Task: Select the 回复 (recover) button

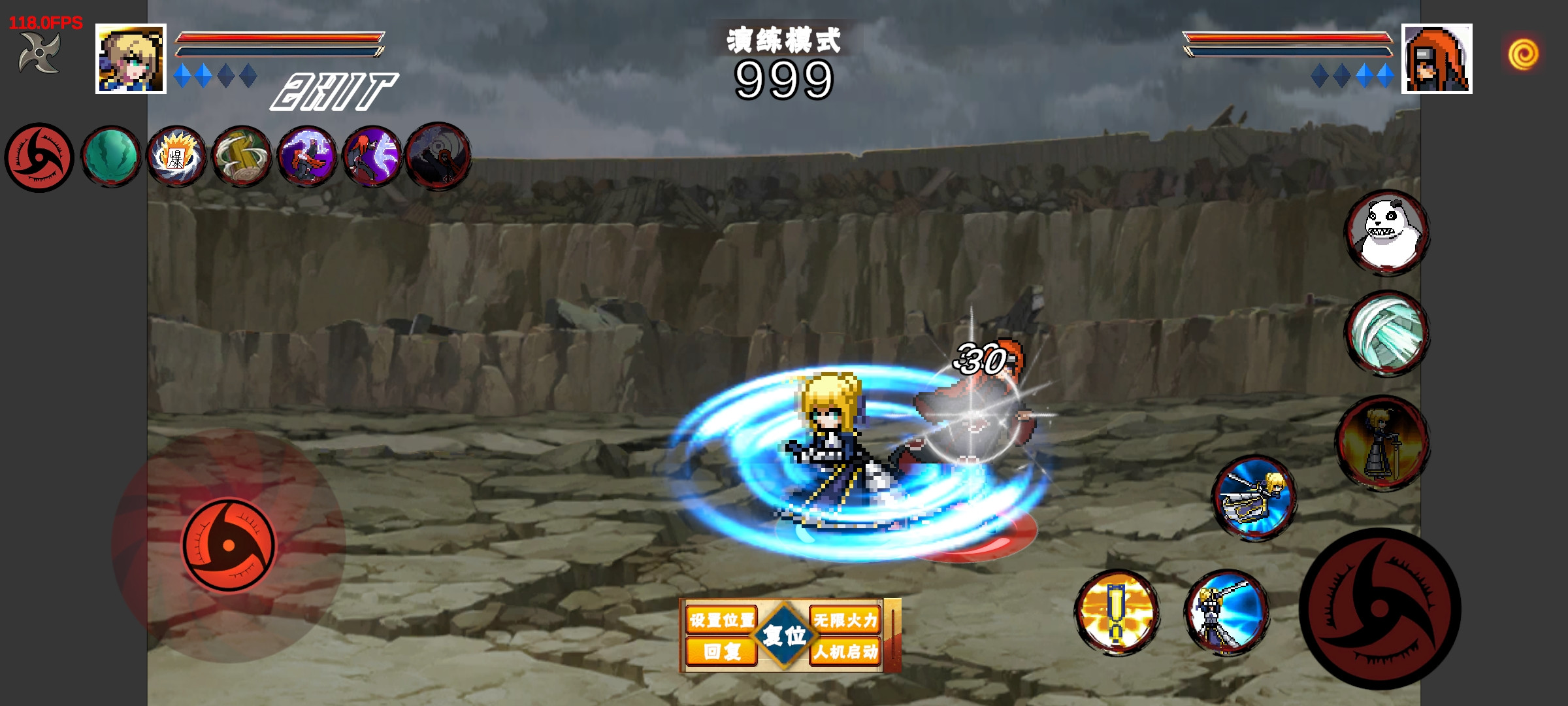Action: (721, 651)
